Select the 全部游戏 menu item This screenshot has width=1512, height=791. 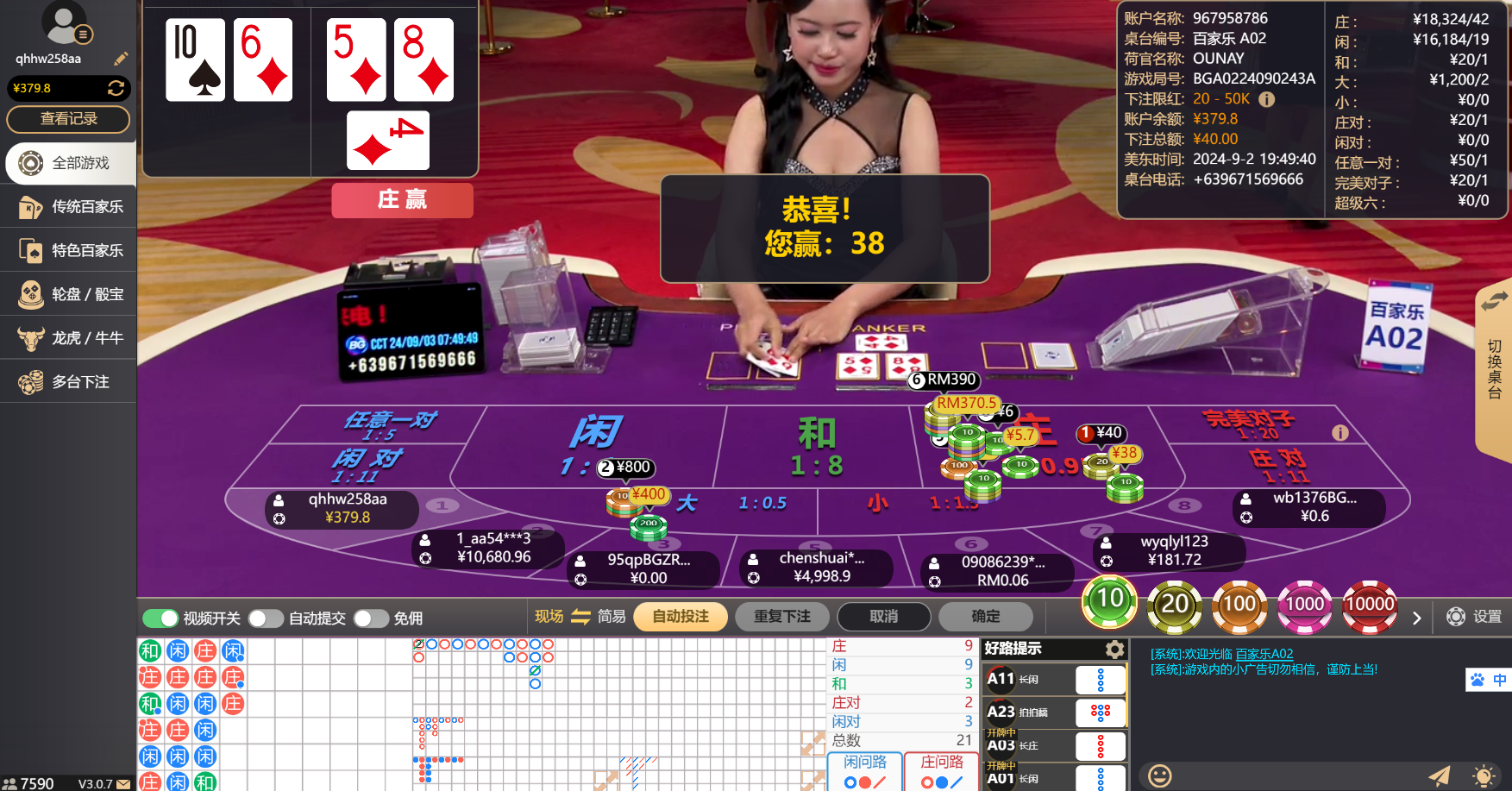pyautogui.click(x=28, y=163)
